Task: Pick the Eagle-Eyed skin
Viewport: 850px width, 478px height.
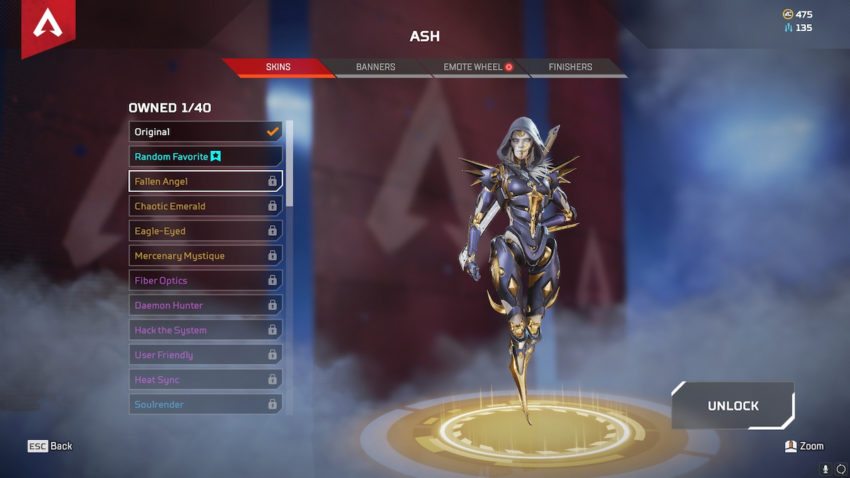Action: [x=205, y=231]
